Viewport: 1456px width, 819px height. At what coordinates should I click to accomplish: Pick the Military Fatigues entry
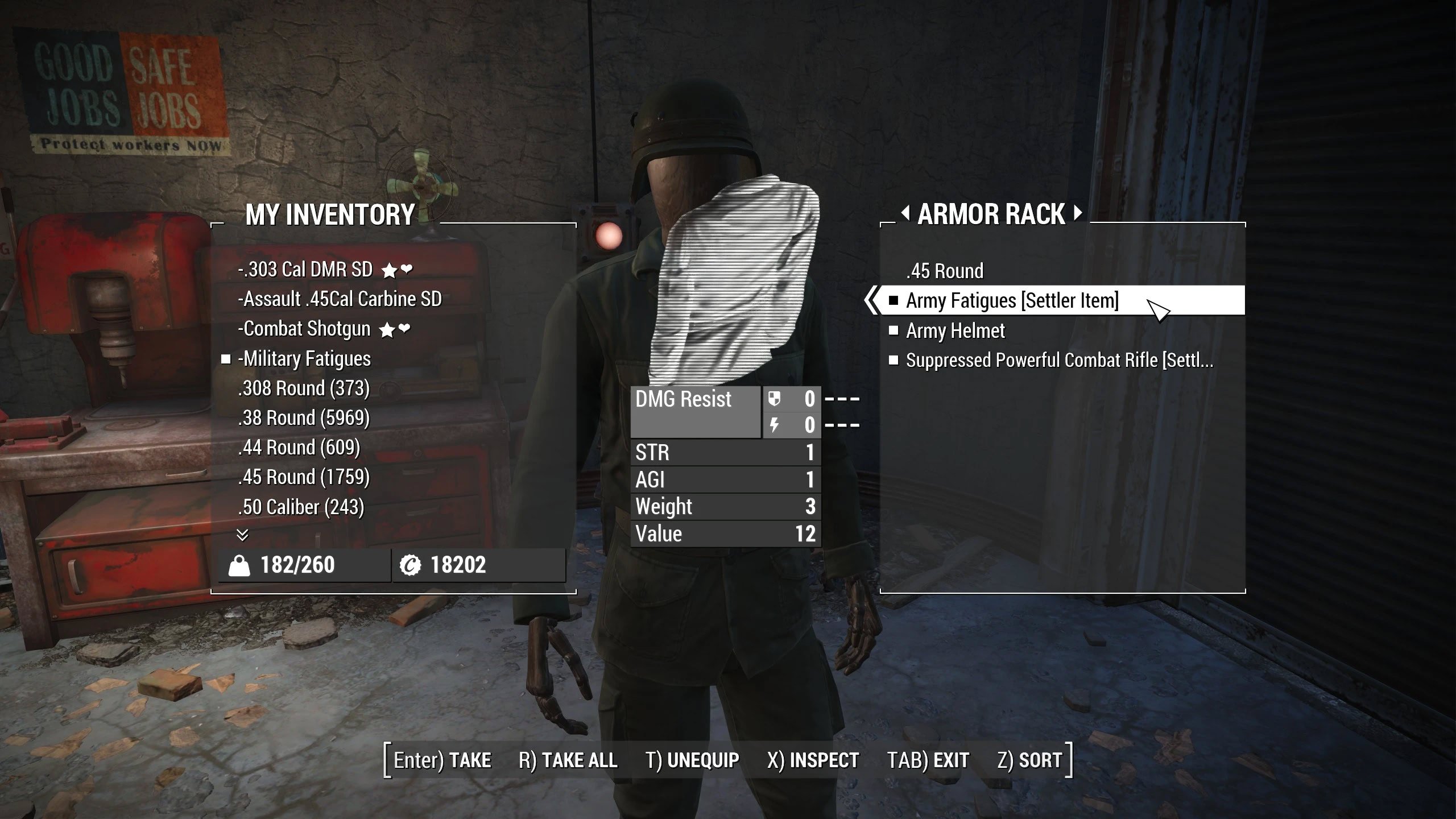point(304,359)
